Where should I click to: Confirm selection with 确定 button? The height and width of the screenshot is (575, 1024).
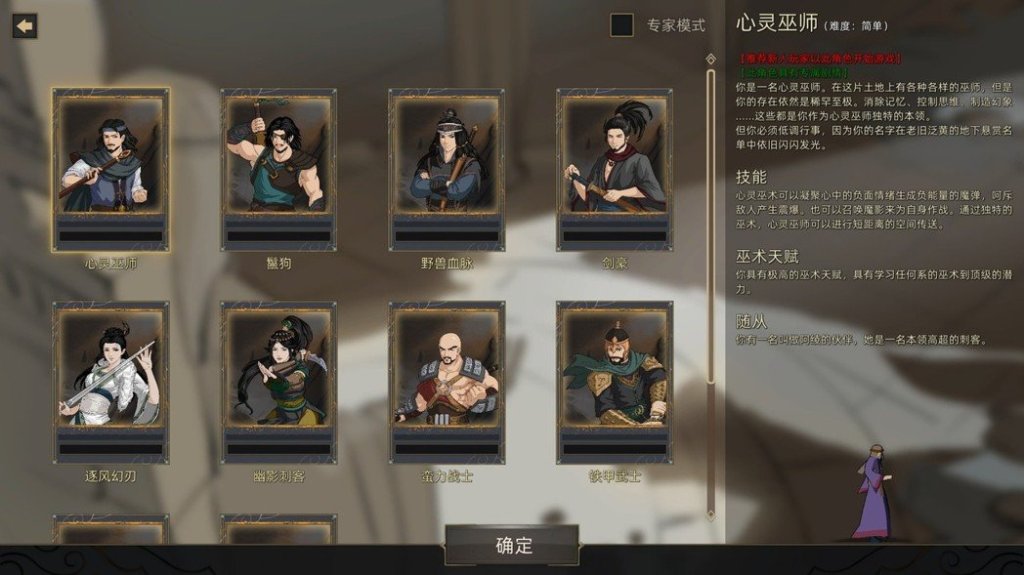coord(512,546)
